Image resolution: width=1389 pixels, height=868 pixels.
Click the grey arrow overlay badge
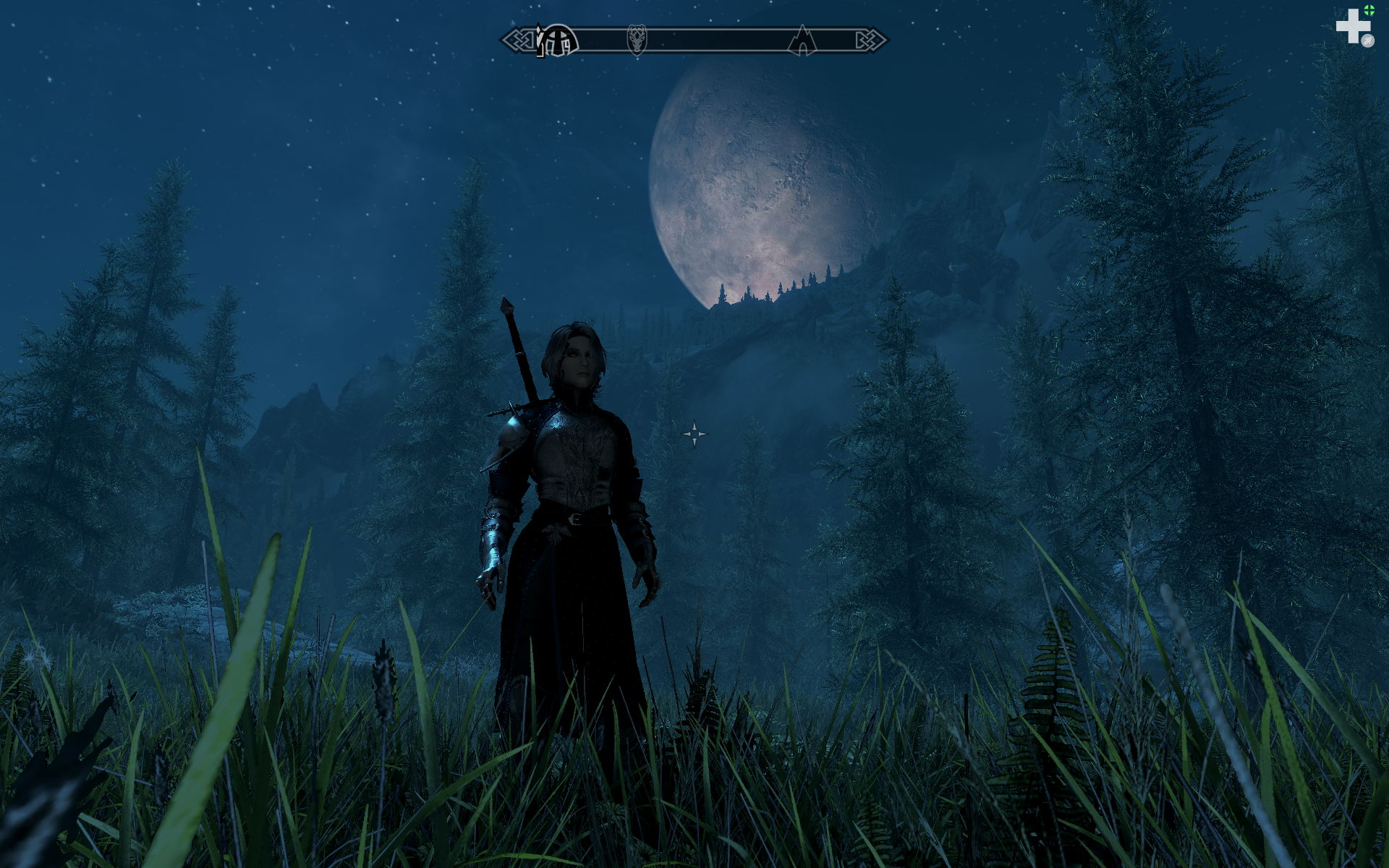[1367, 41]
